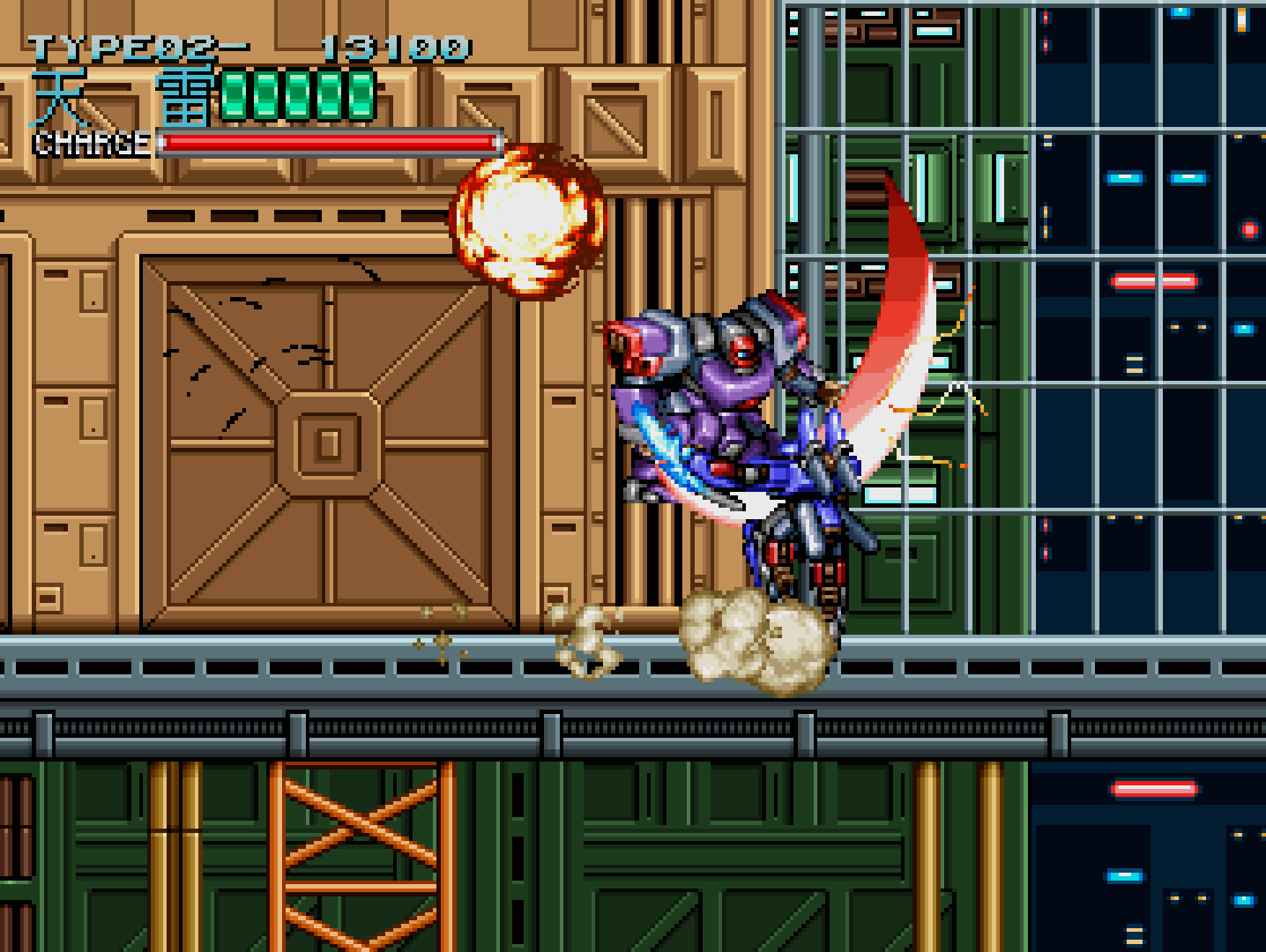Toggle the red indicator light on the building
Viewport: 1266px width, 952px height.
(x=1250, y=229)
